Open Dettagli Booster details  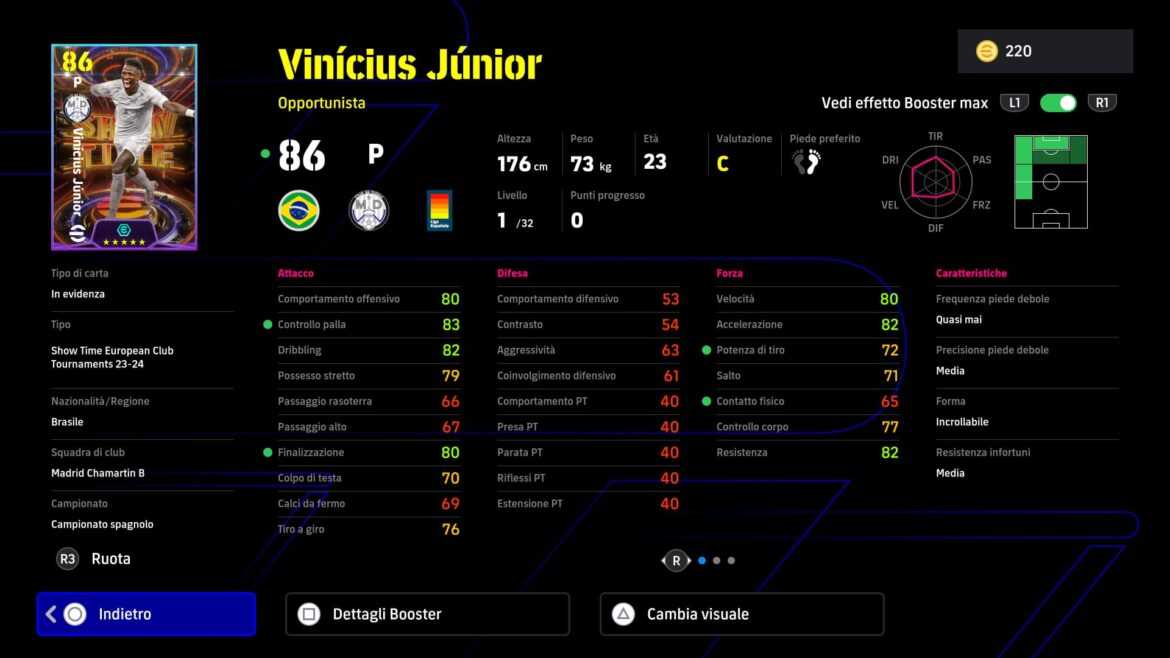pos(427,614)
